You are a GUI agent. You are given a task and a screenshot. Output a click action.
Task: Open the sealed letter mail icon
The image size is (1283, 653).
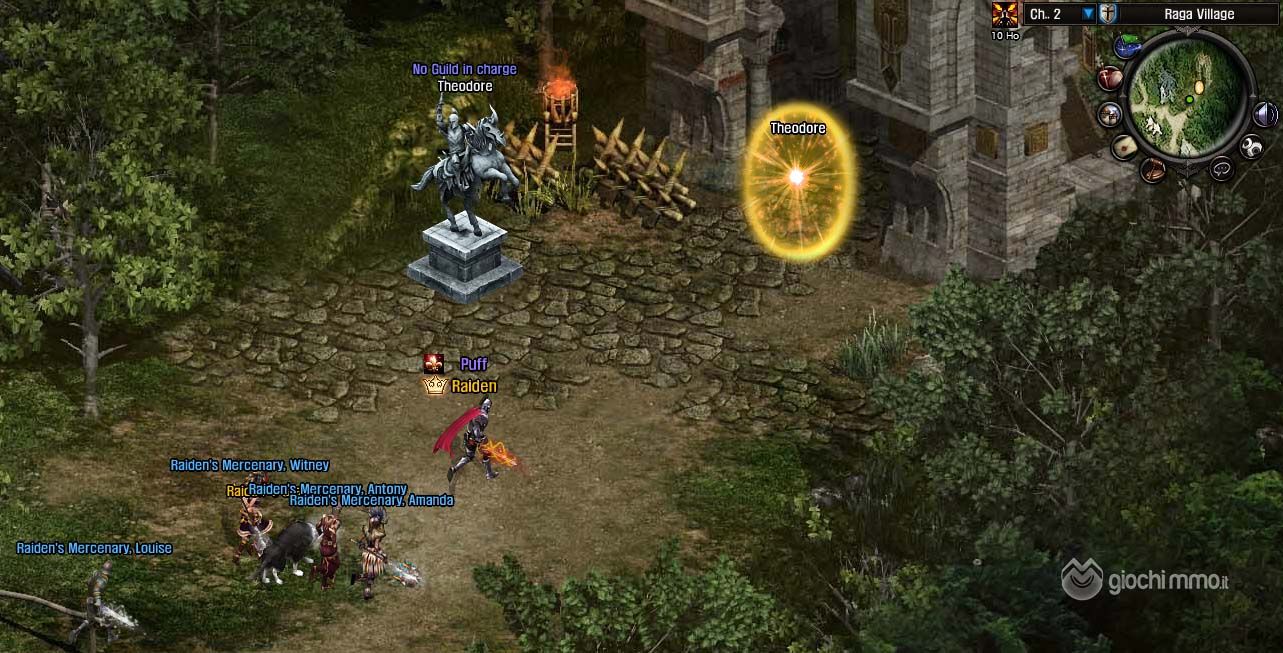tap(1126, 147)
